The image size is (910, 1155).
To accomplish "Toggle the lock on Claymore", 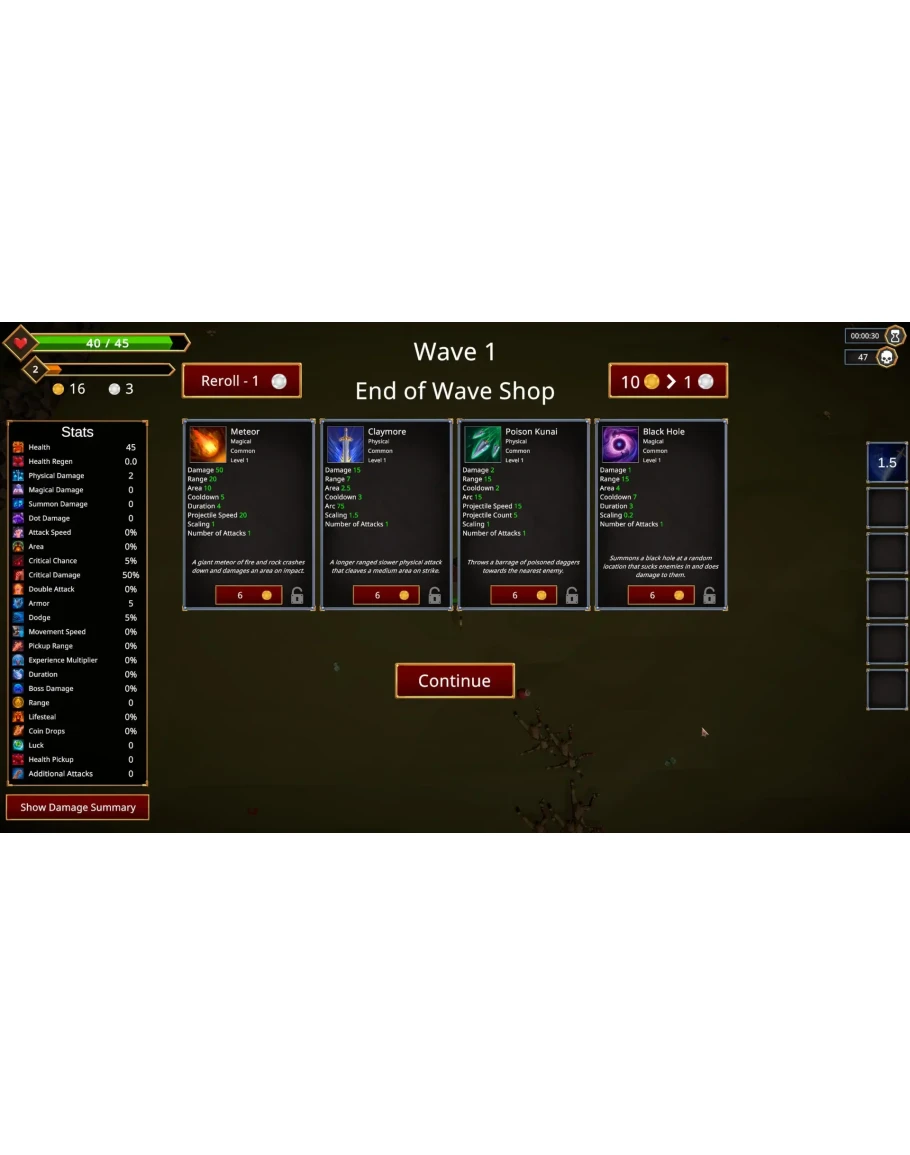I will (x=434, y=596).
